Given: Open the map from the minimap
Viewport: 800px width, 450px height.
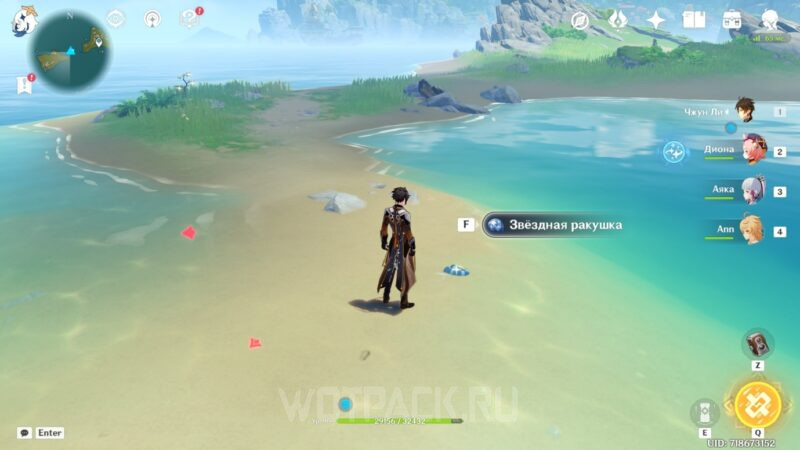Looking at the screenshot, I should pyautogui.click(x=70, y=50).
